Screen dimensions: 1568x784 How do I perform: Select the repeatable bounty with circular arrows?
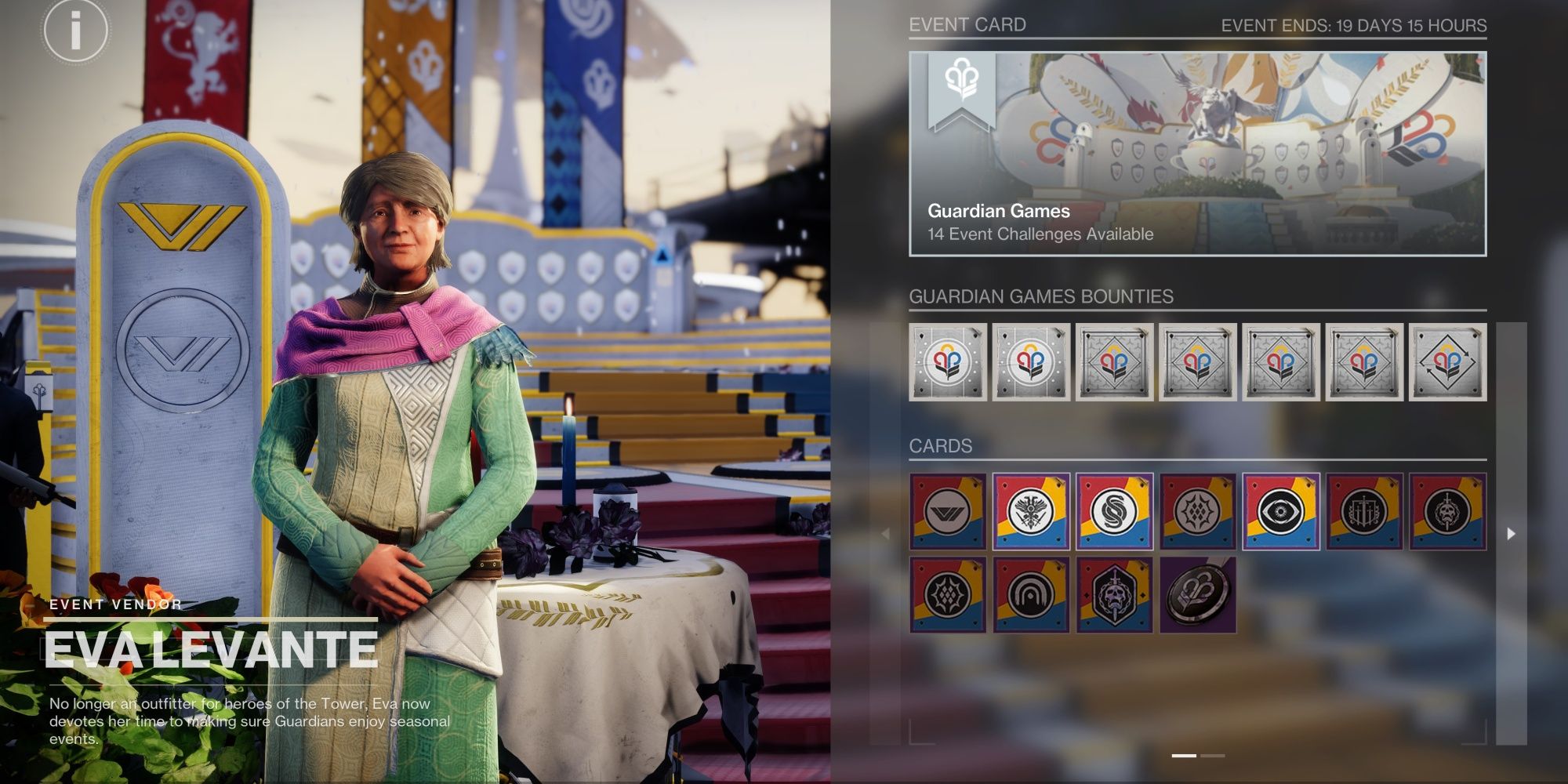[1447, 362]
